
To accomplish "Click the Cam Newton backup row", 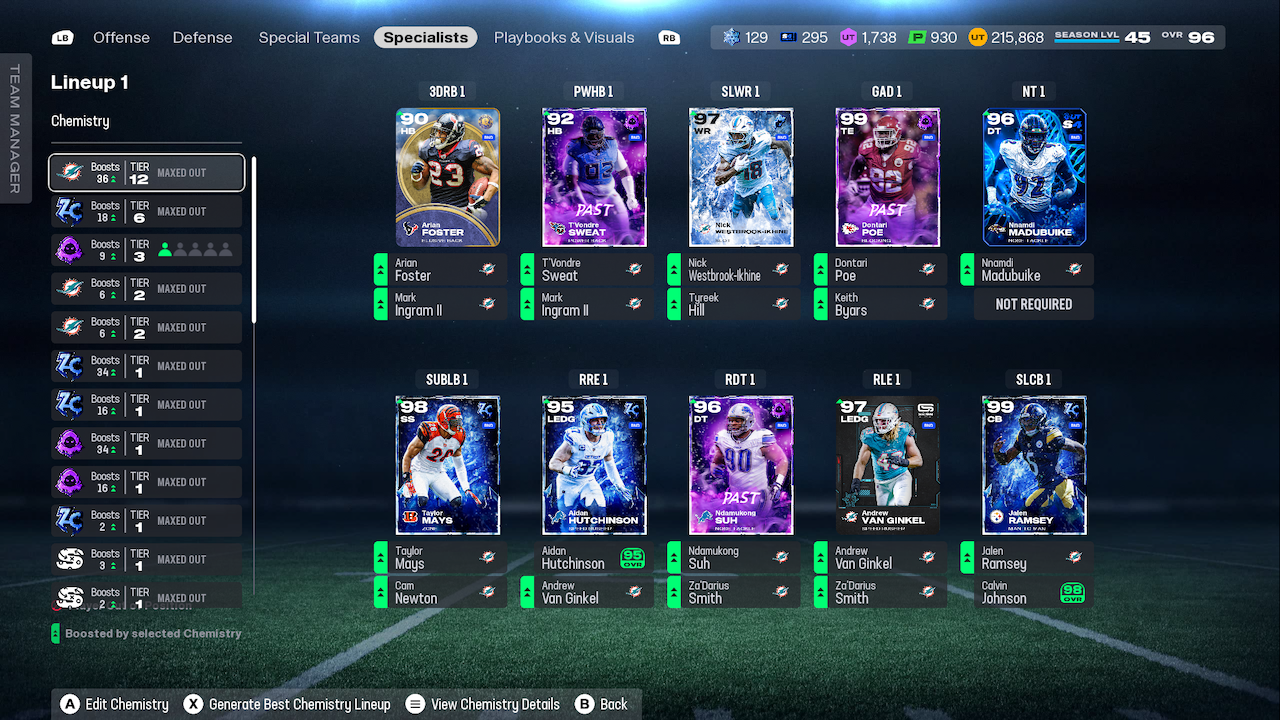I will click(440, 592).
